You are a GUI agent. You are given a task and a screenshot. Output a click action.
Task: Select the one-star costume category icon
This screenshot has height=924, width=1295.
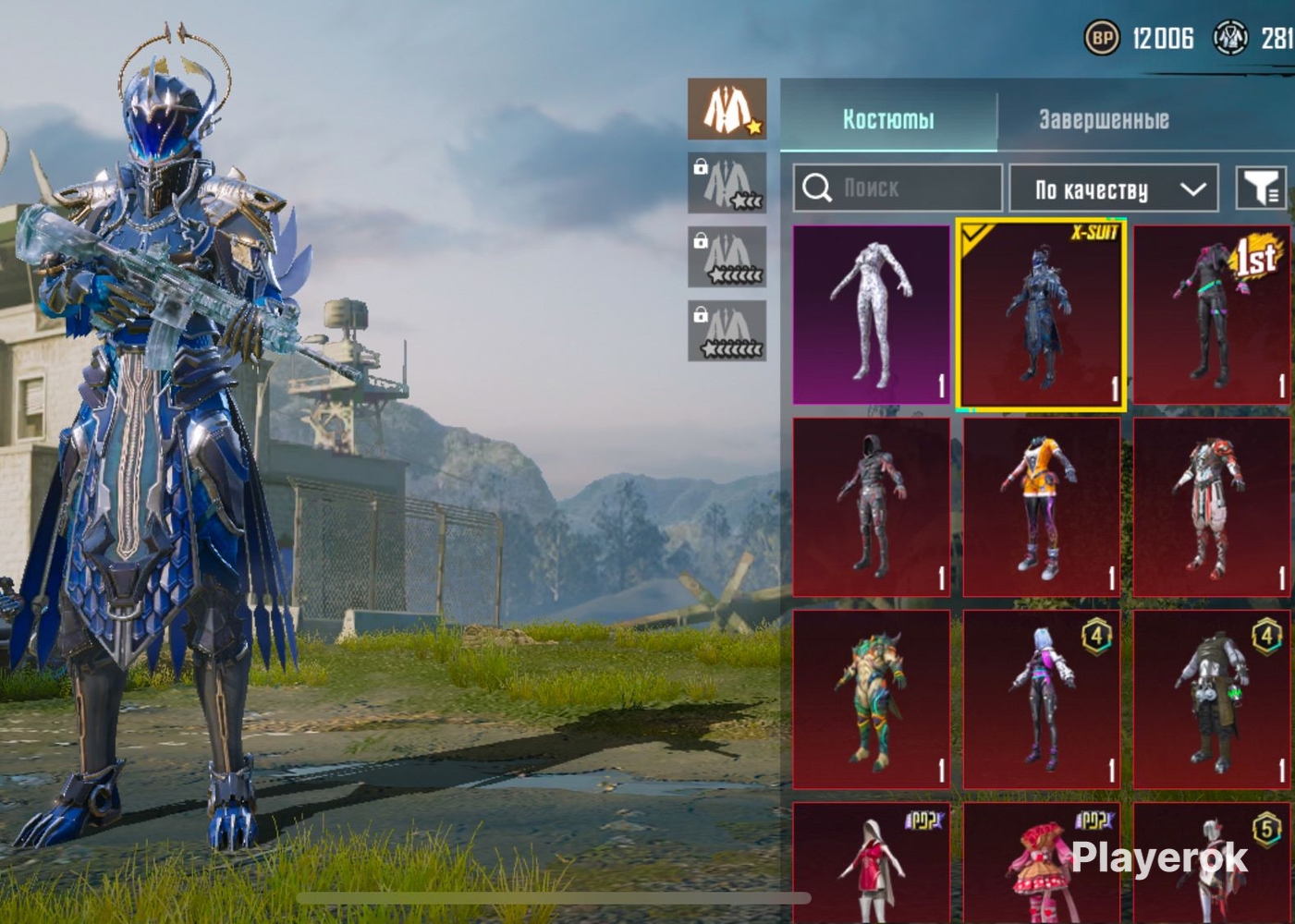pyautogui.click(x=727, y=110)
